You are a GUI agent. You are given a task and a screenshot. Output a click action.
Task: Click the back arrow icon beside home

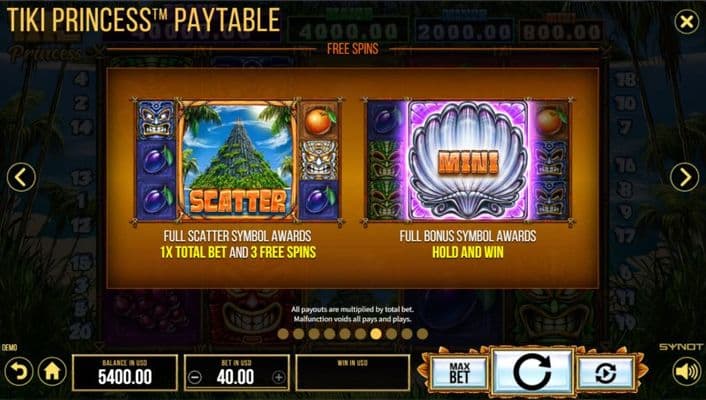coord(18,373)
